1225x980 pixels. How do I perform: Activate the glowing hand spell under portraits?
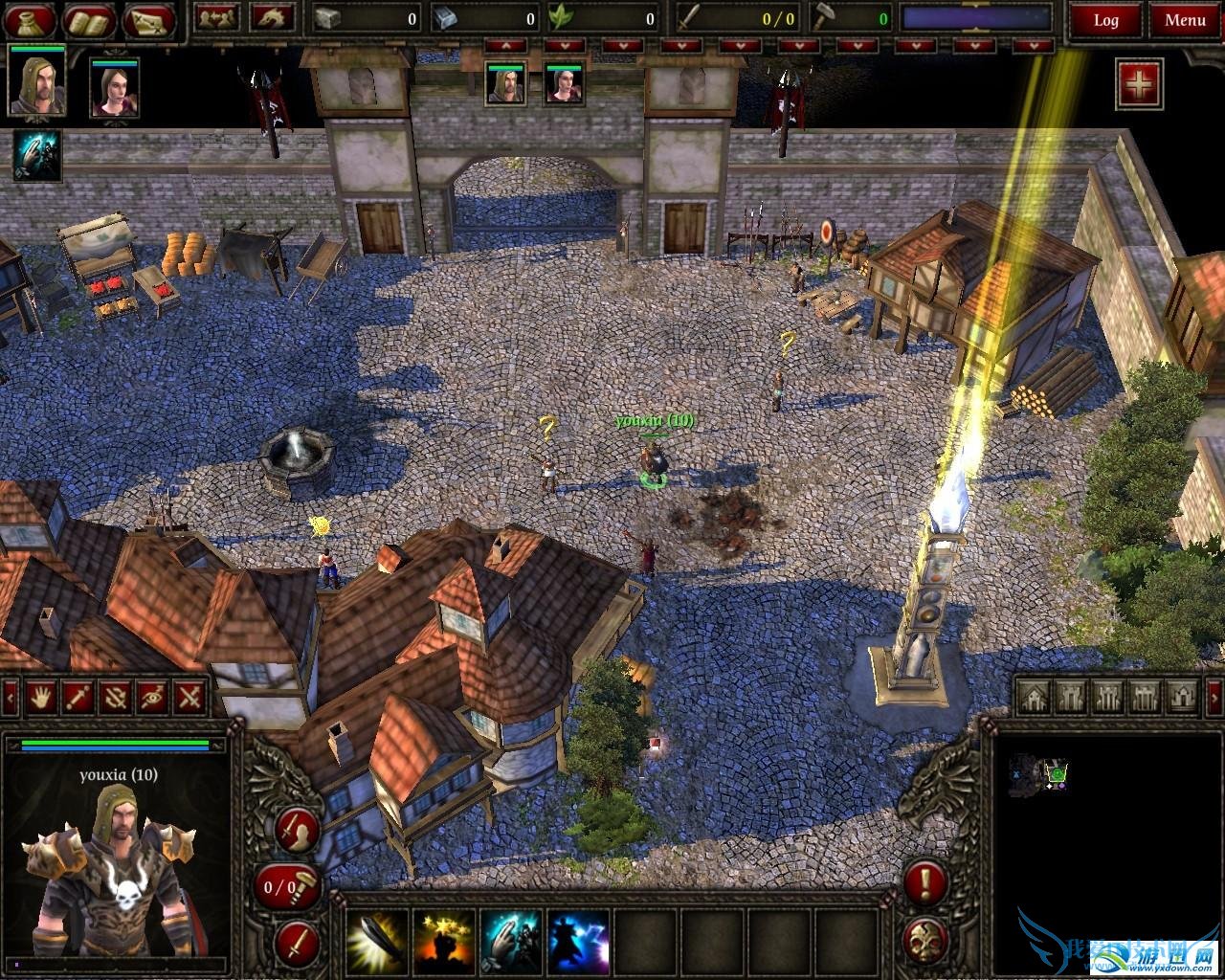click(36, 157)
